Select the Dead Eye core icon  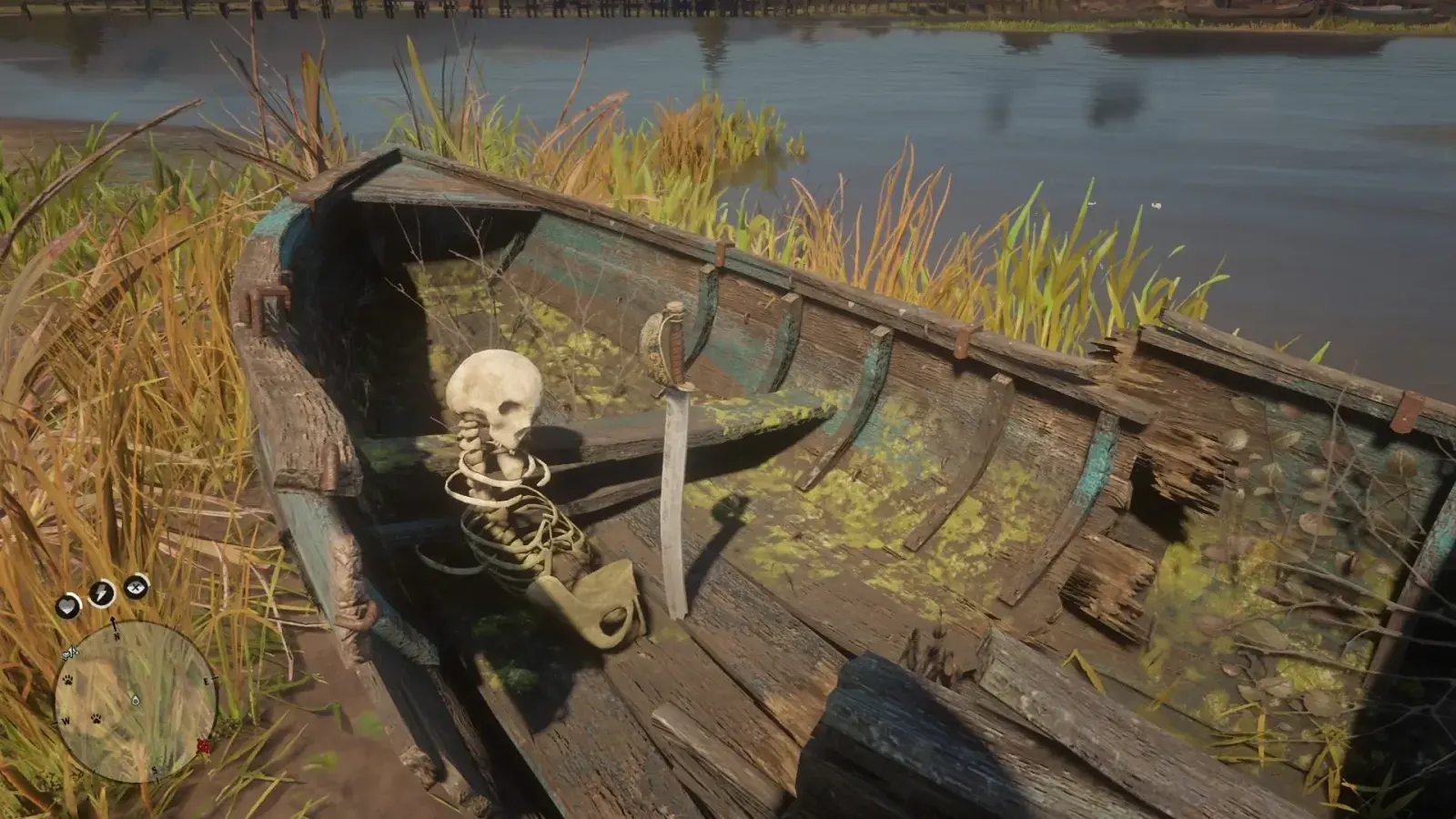pyautogui.click(x=136, y=587)
